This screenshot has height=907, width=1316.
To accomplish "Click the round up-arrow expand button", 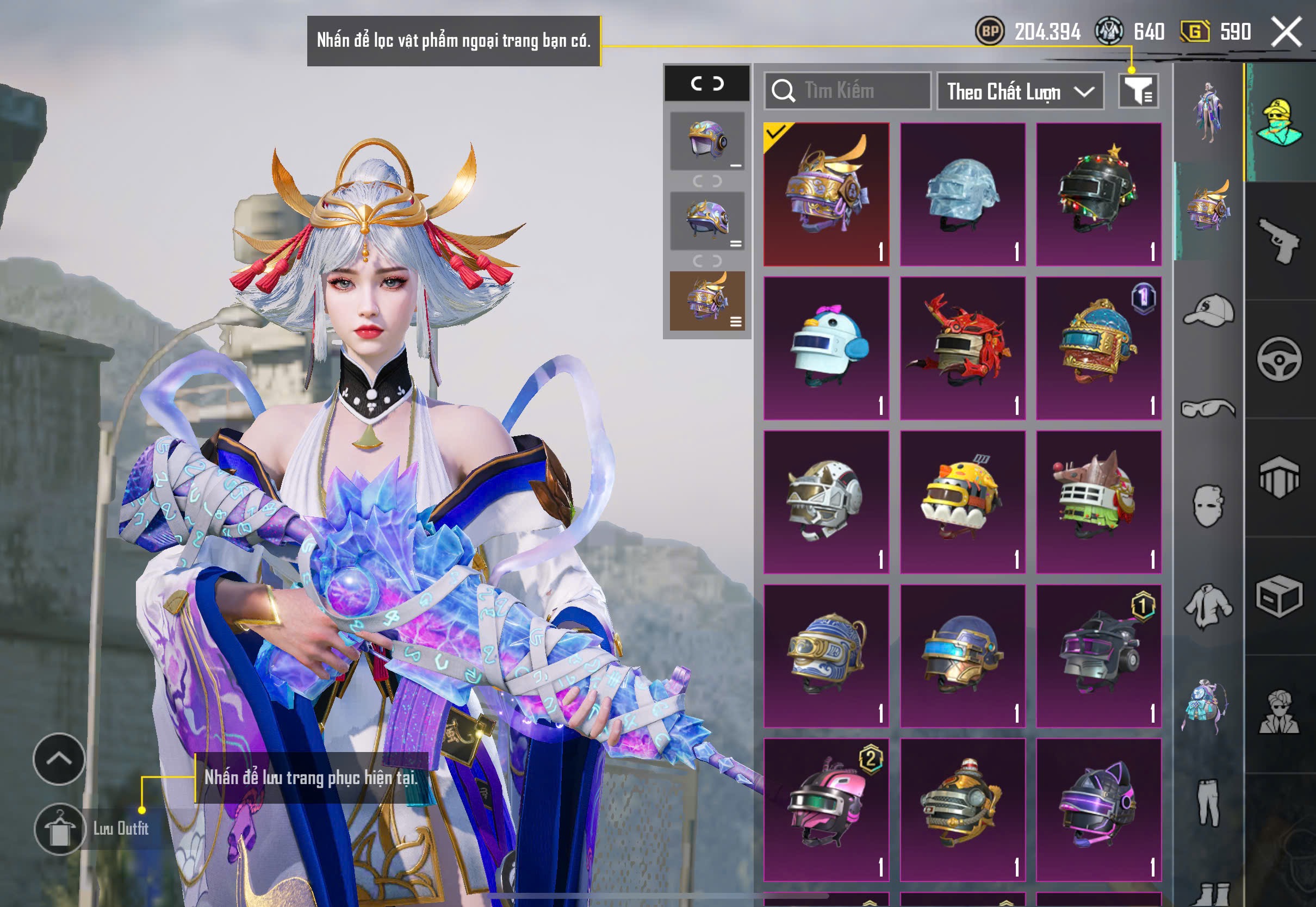I will click(x=59, y=759).
